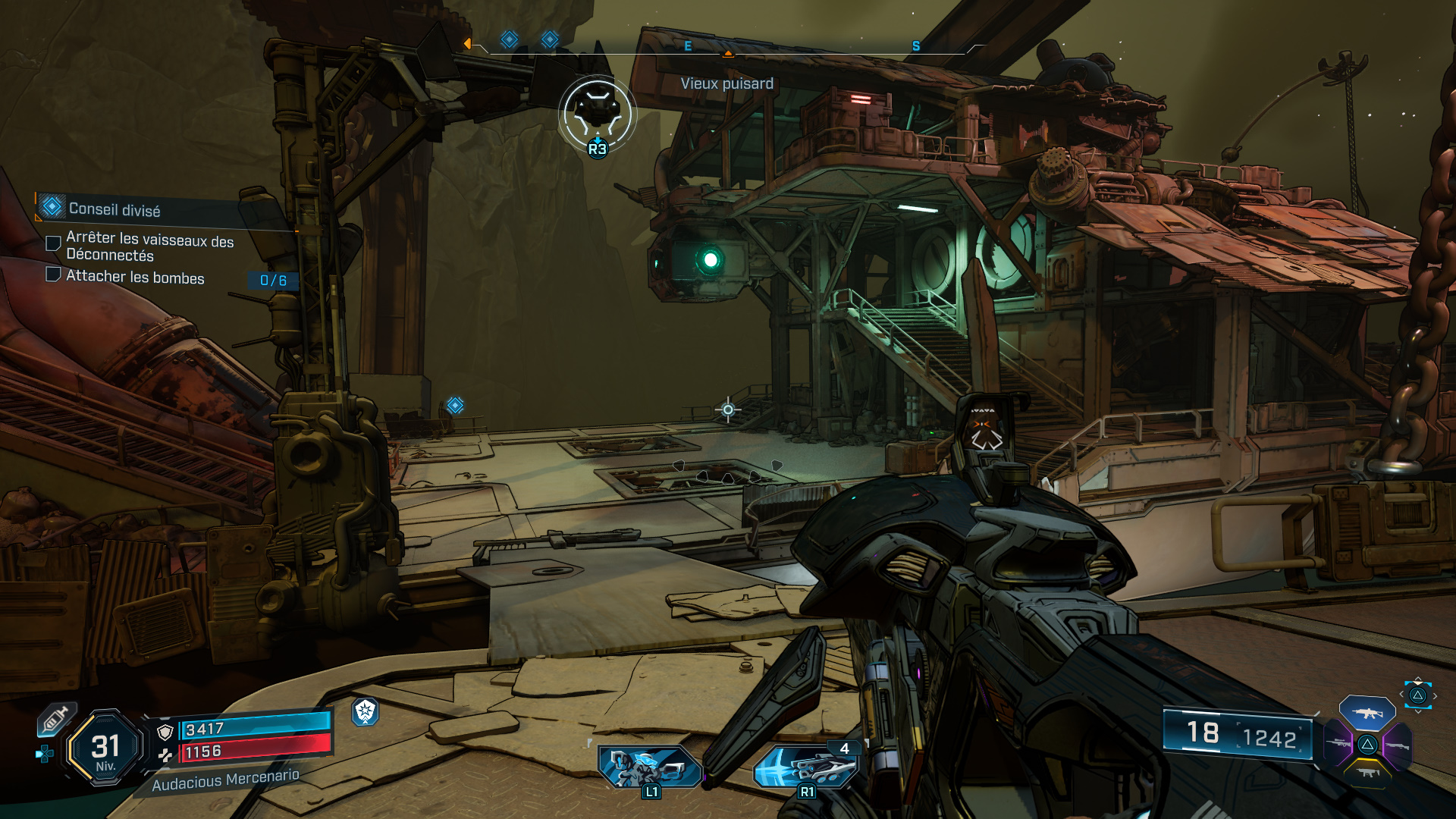Viewport: 1456px width, 819px height.
Task: Click the "Arrêter les vaisseaux des Déconnectés" objective checkbox
Action: (53, 243)
